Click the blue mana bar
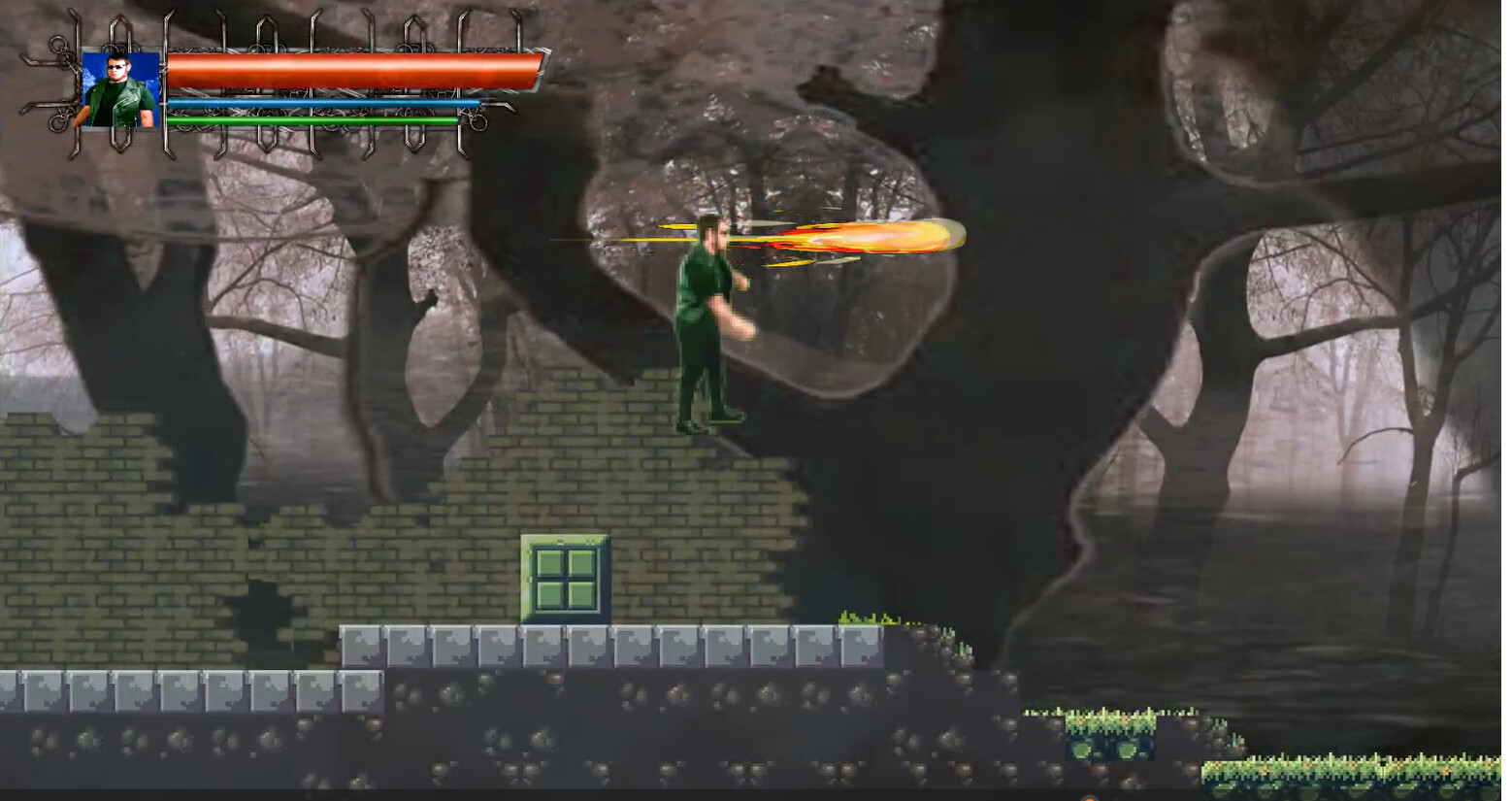 [320, 101]
